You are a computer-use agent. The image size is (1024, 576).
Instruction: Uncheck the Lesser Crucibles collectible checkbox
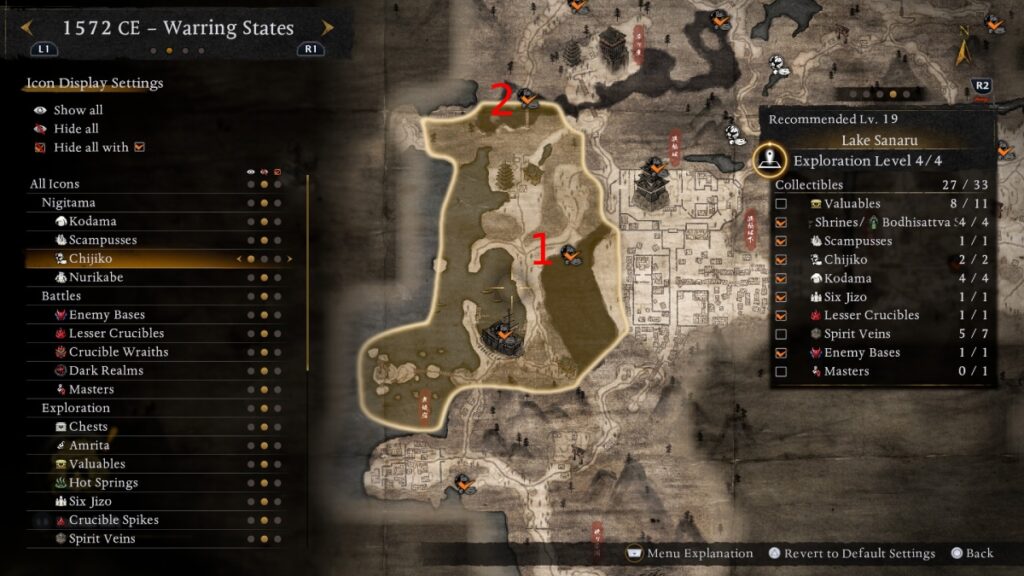[781, 316]
